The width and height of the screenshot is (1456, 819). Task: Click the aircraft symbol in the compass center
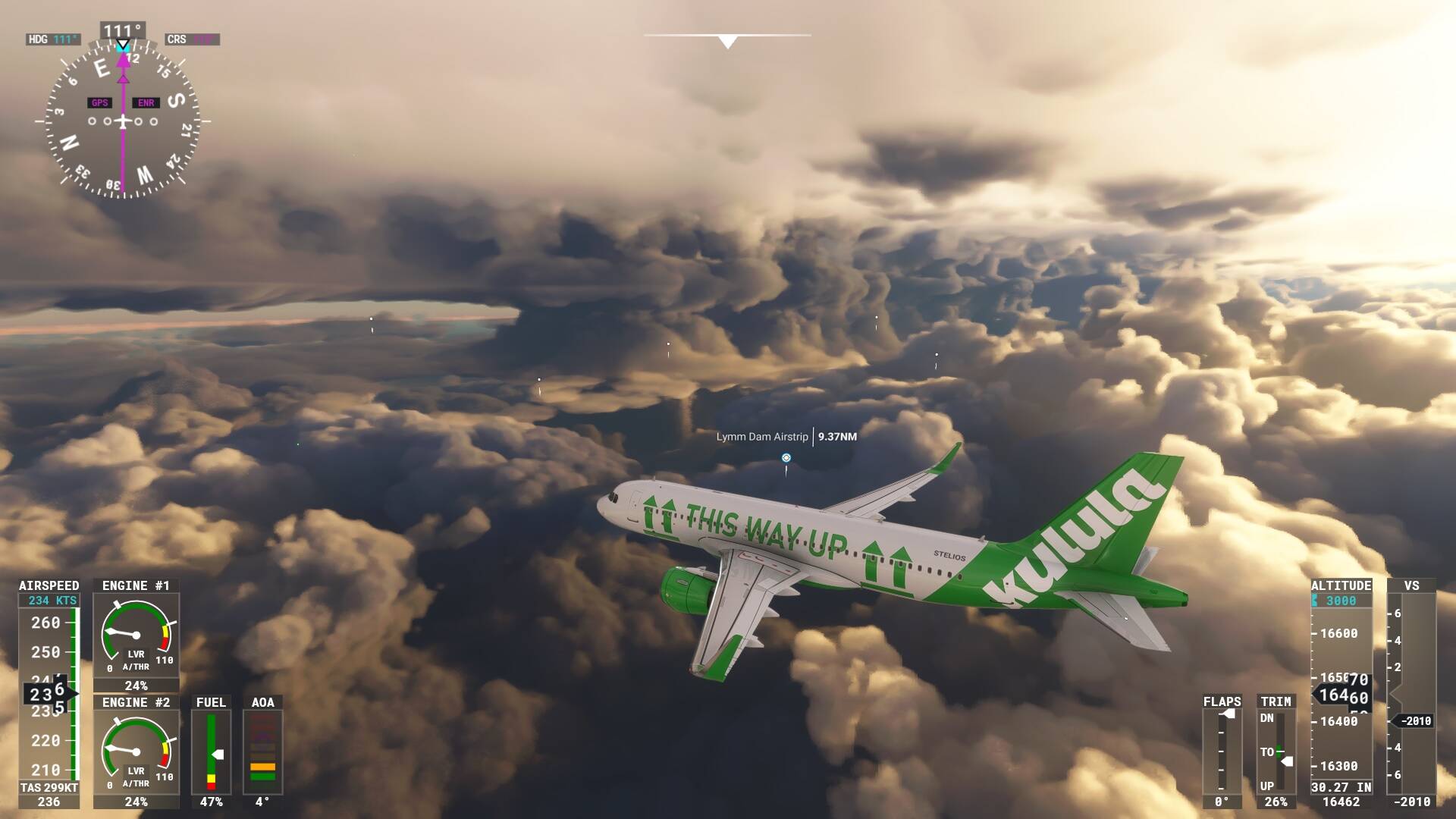(121, 120)
